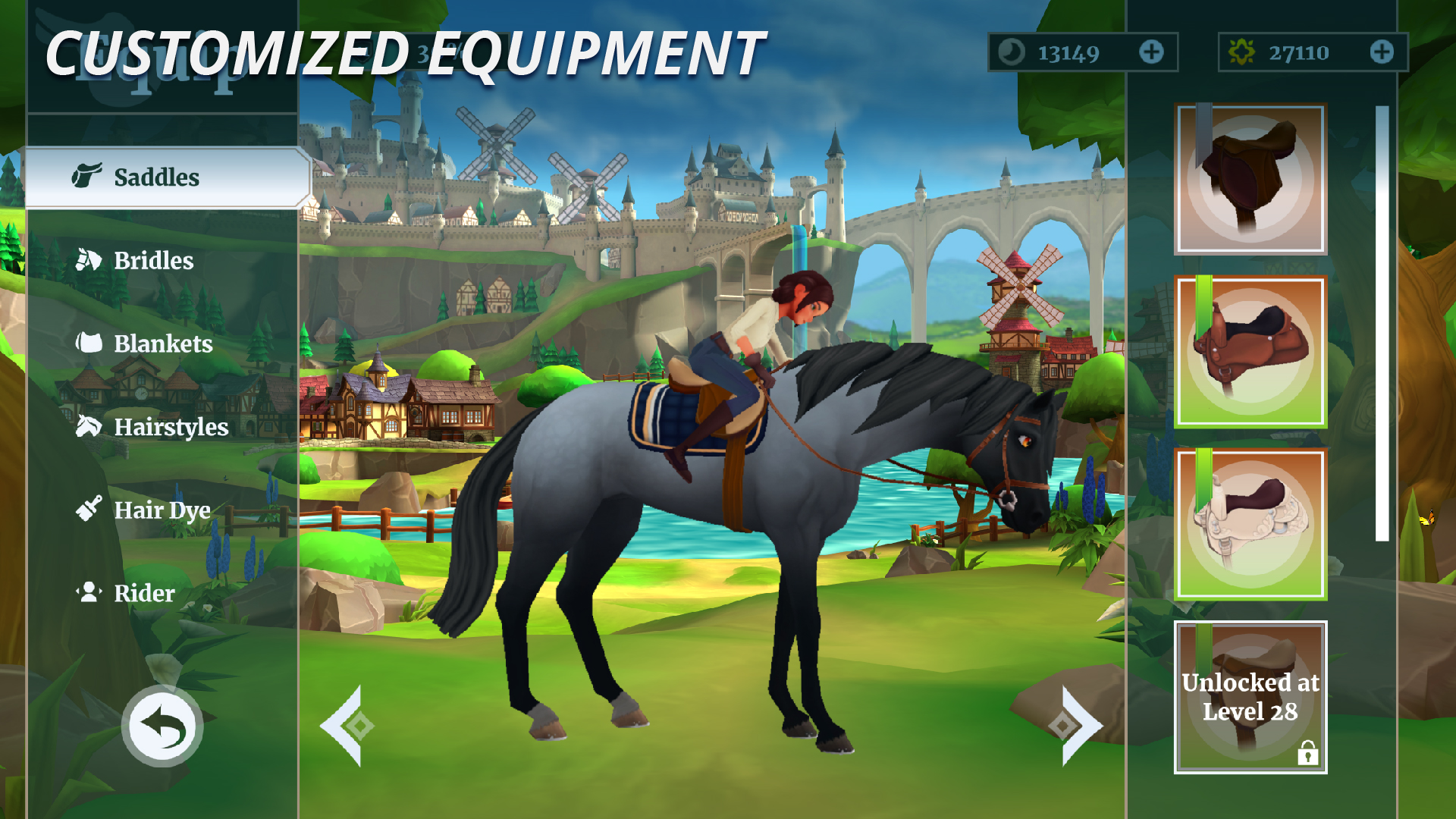Click the gear currency icon
The width and height of the screenshot is (1456, 819).
pyautogui.click(x=1244, y=53)
